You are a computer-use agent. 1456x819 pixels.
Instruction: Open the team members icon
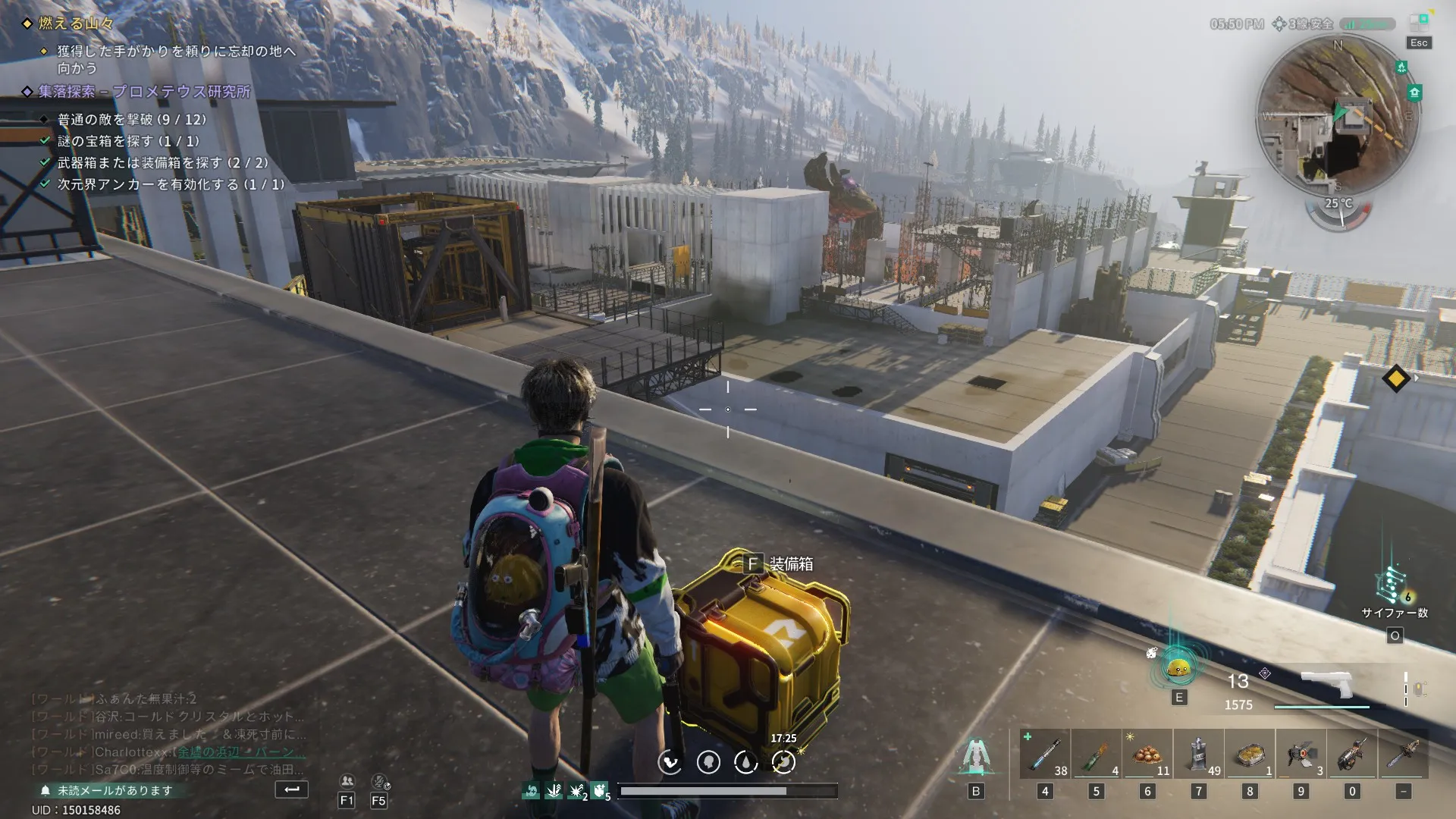pos(347,781)
